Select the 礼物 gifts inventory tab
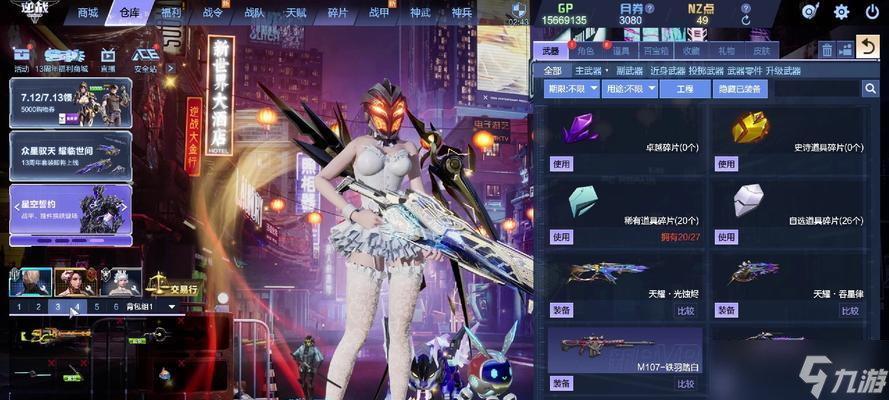 coord(726,50)
